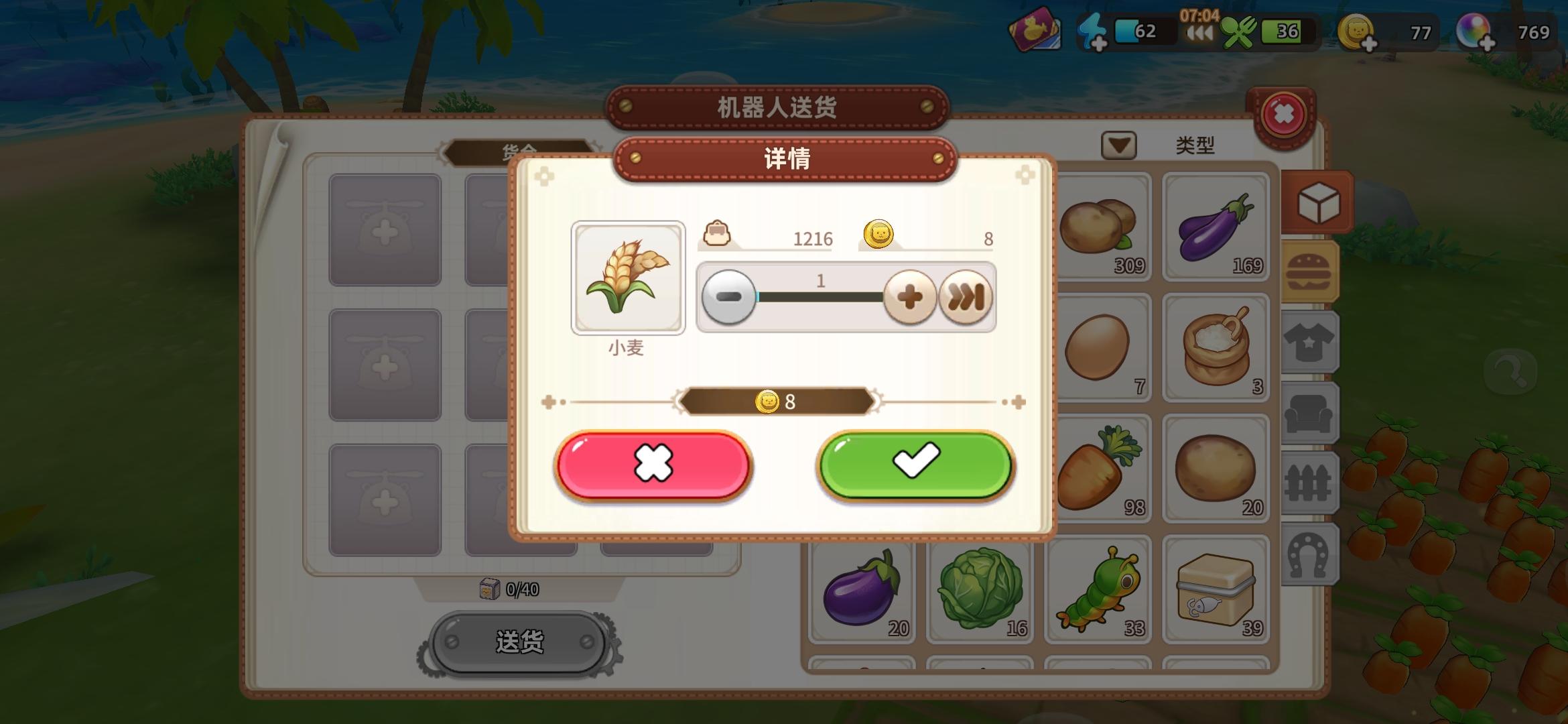The image size is (1568, 724).
Task: Select the eggplant item showing 169
Action: (1216, 228)
